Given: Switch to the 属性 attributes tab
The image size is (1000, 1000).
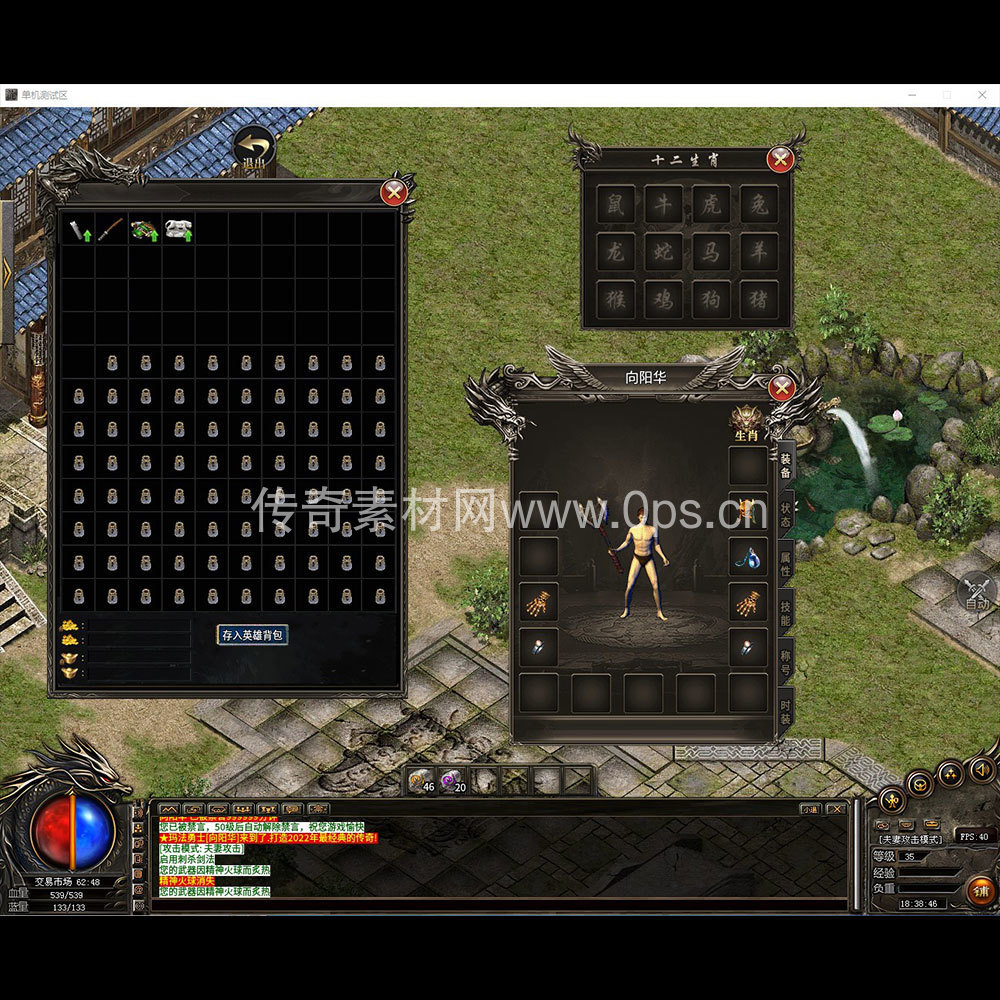Looking at the screenshot, I should (786, 565).
